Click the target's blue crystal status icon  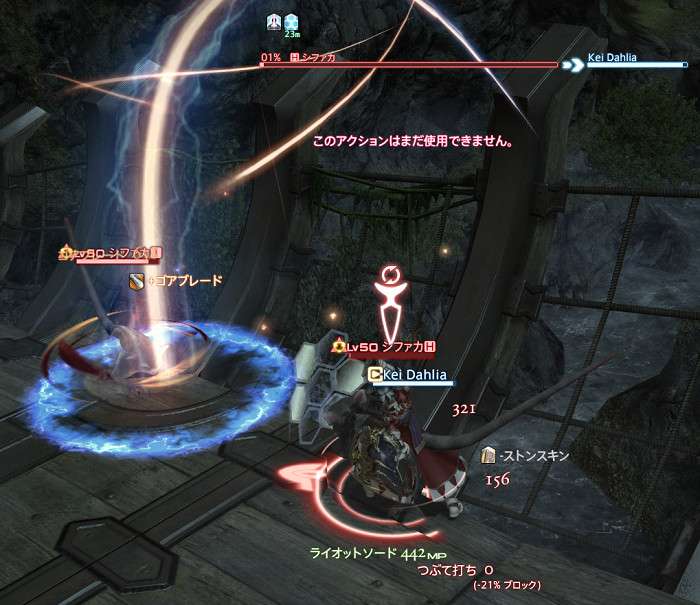(x=291, y=21)
